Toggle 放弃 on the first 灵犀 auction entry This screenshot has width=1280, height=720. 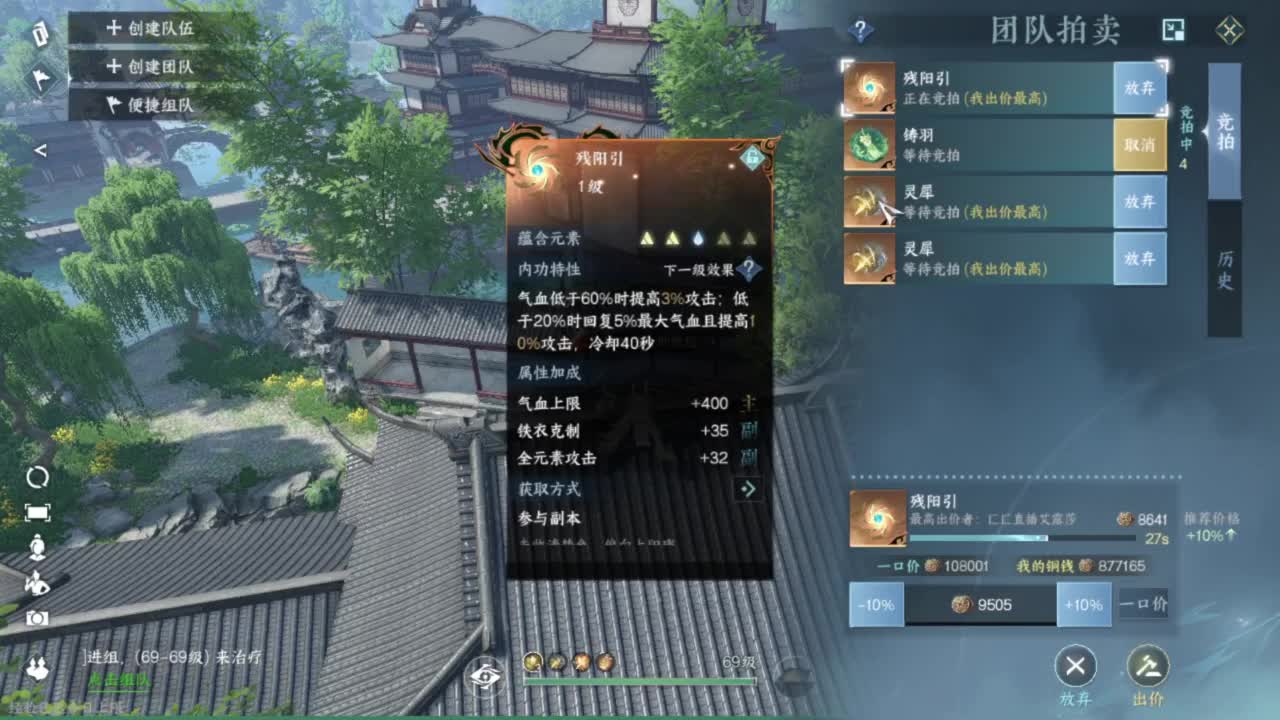point(1140,202)
